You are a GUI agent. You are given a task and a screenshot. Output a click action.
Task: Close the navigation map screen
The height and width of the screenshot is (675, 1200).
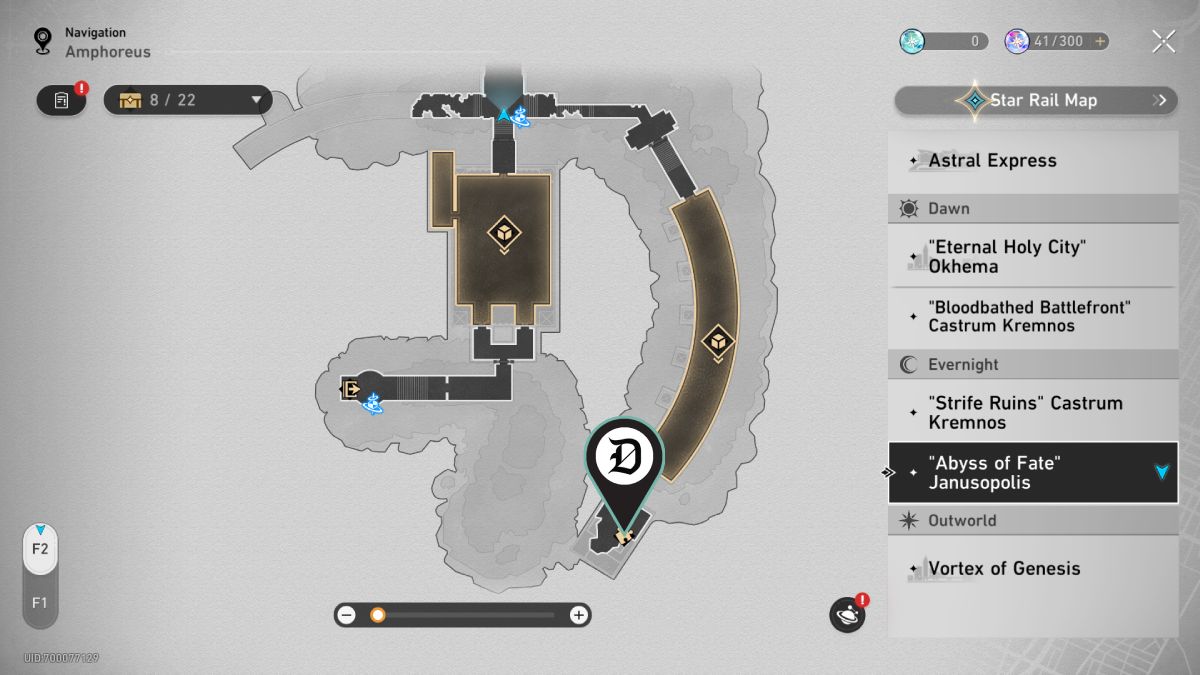coord(1163,41)
